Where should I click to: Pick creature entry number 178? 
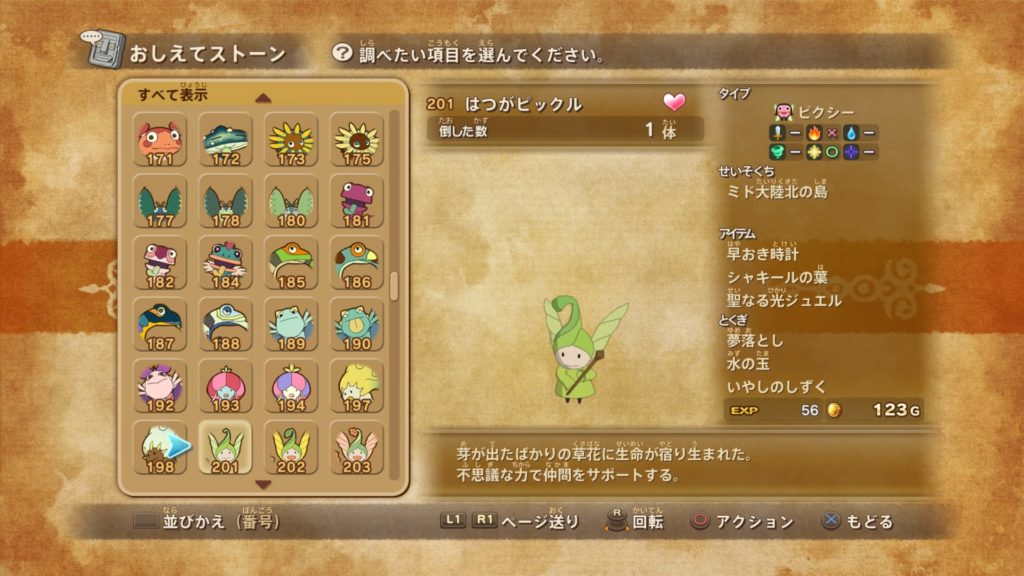tap(225, 200)
